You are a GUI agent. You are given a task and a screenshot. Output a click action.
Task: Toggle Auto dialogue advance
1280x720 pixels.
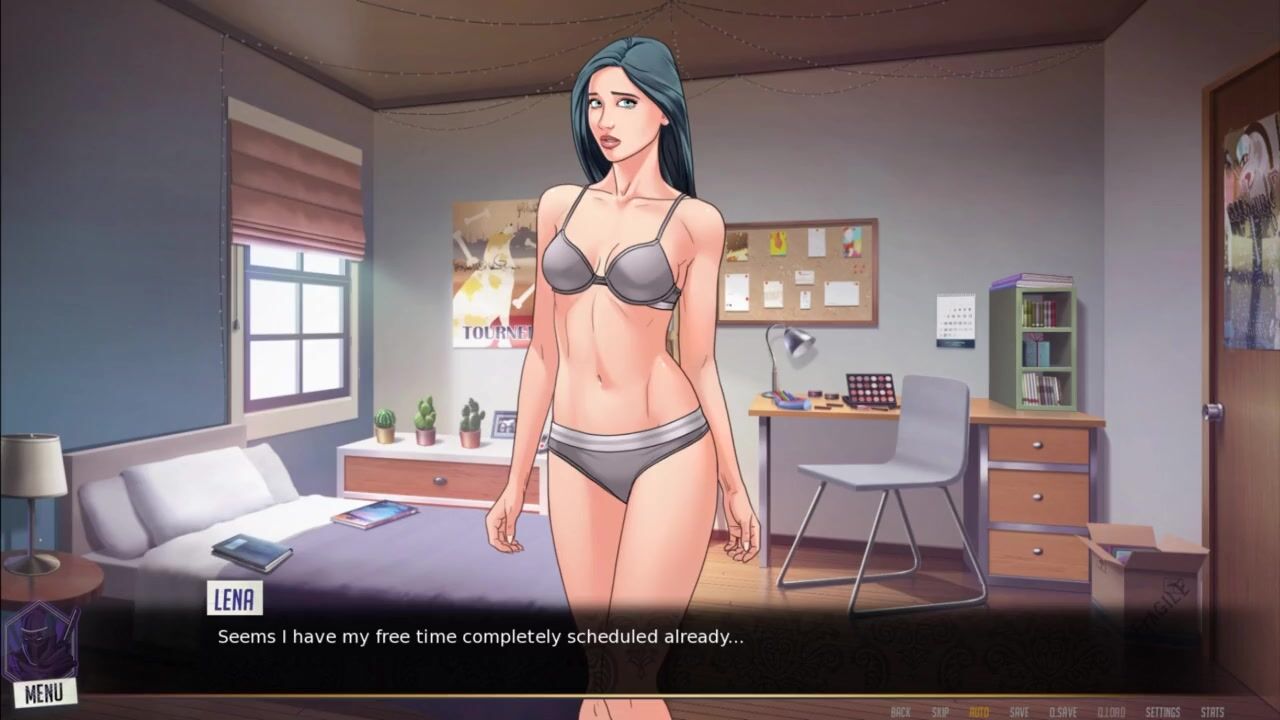[x=979, y=712]
